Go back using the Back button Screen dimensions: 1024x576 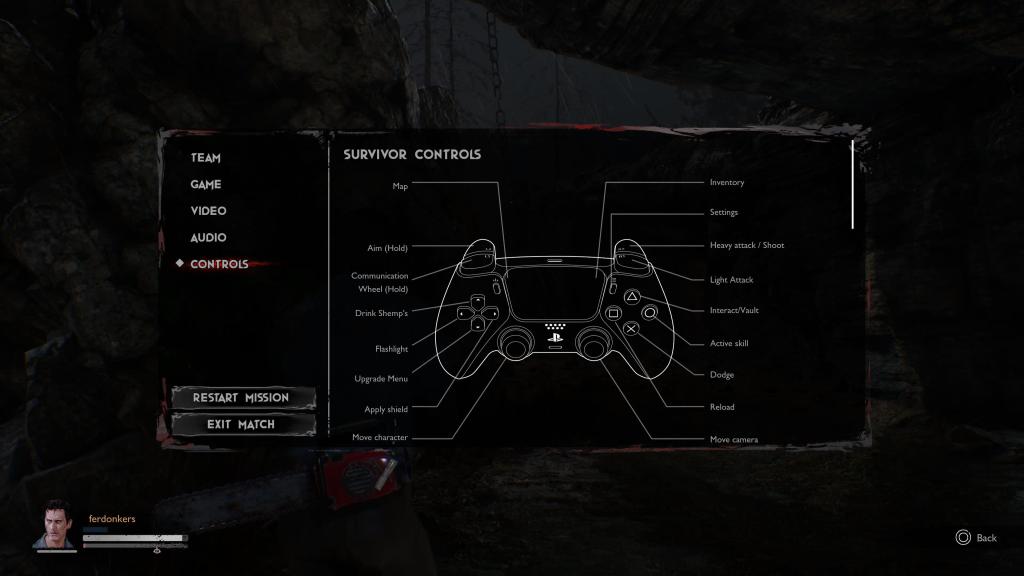pyautogui.click(x=976, y=538)
